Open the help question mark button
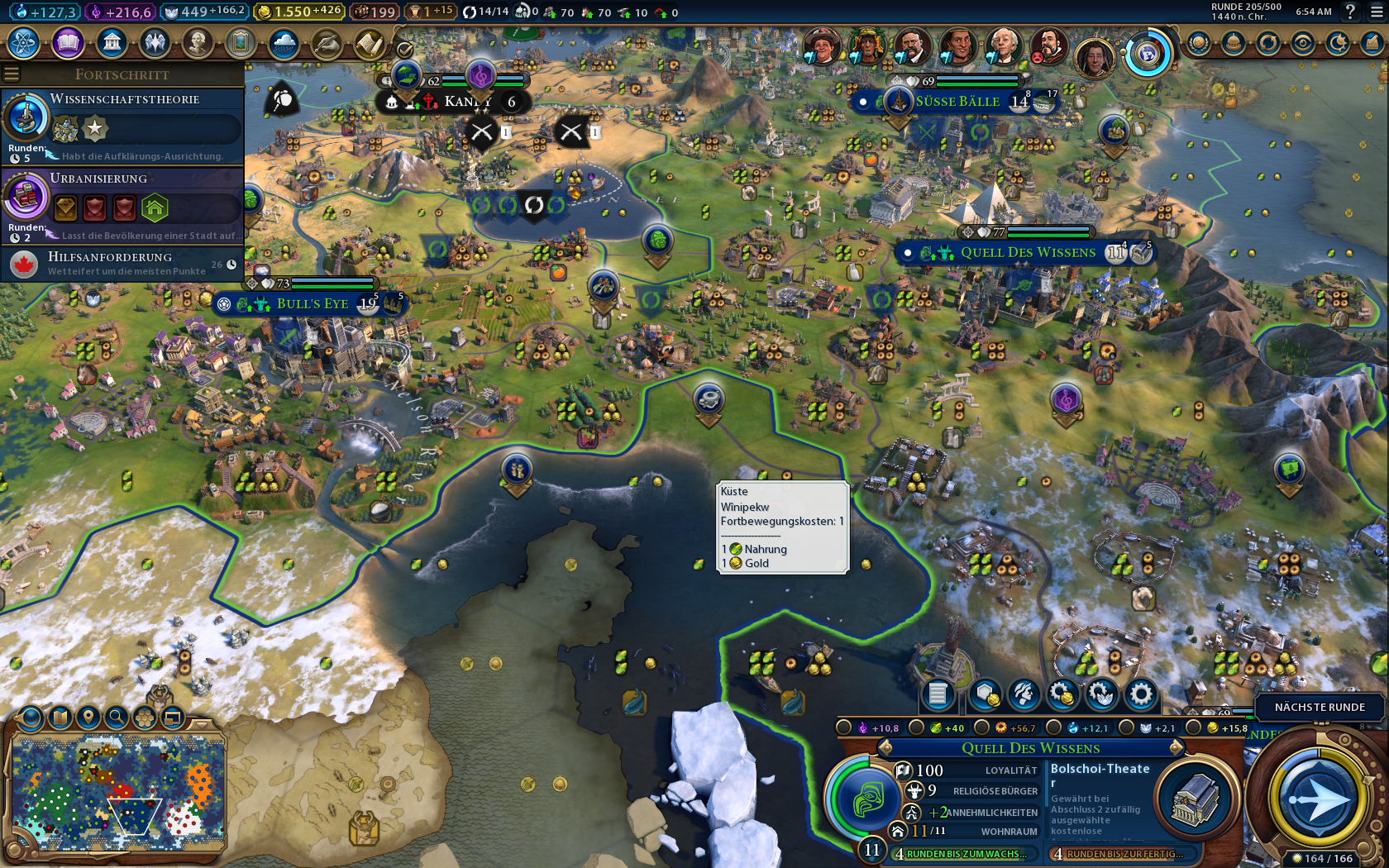Screen dimensions: 1389x868 coord(1350,12)
